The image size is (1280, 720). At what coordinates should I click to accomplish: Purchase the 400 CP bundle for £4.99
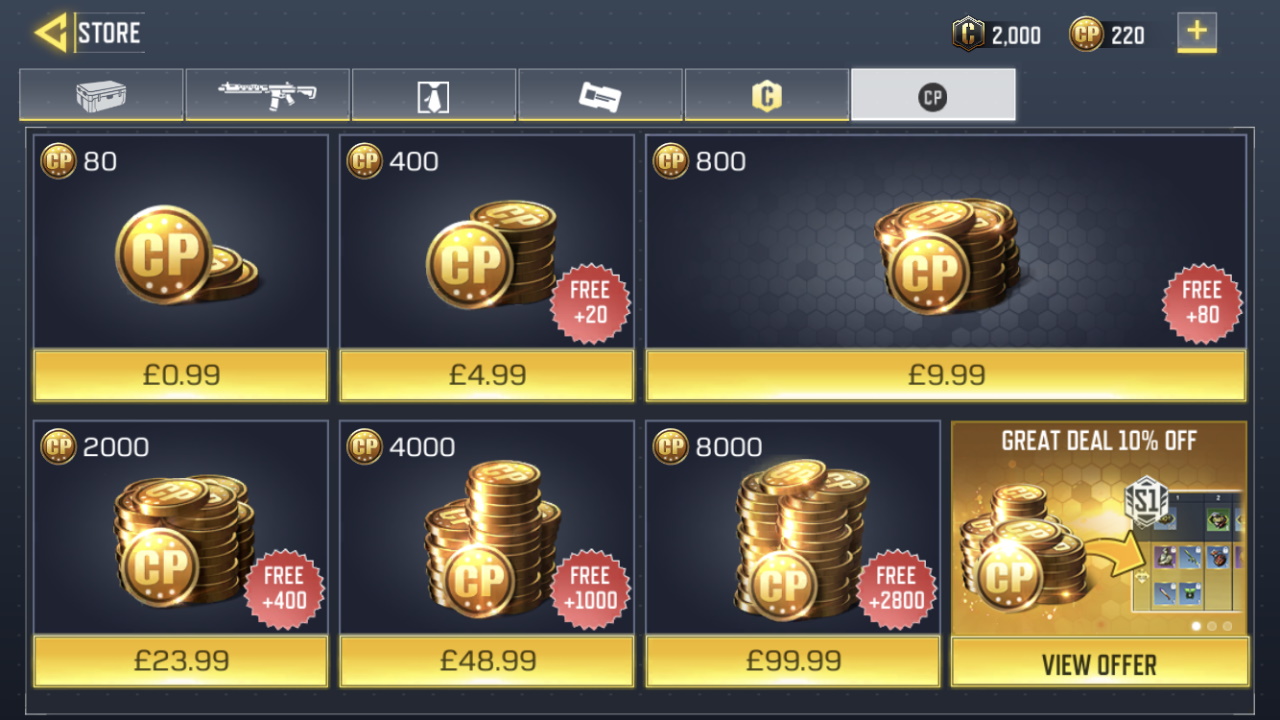487,375
